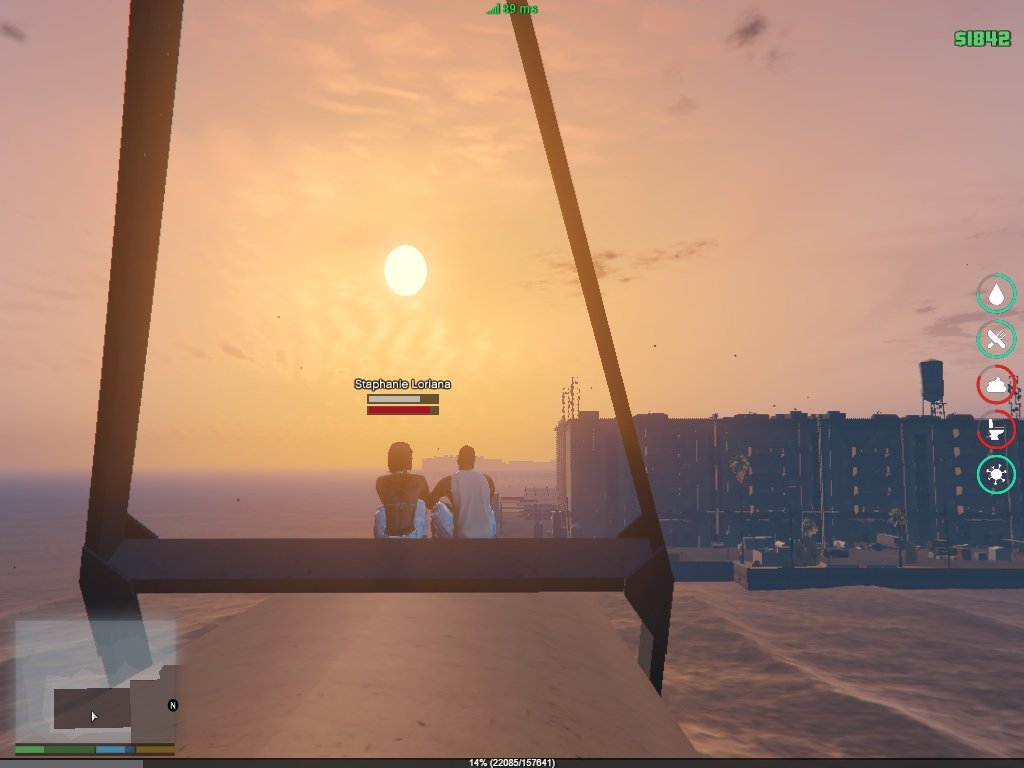This screenshot has height=768, width=1024.
Task: Click the poop status icon
Action: pyautogui.click(x=996, y=385)
